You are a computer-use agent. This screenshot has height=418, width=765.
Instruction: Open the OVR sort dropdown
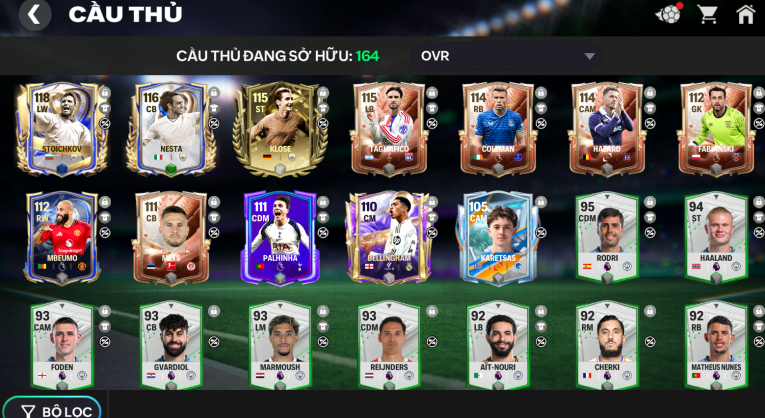(x=508, y=56)
